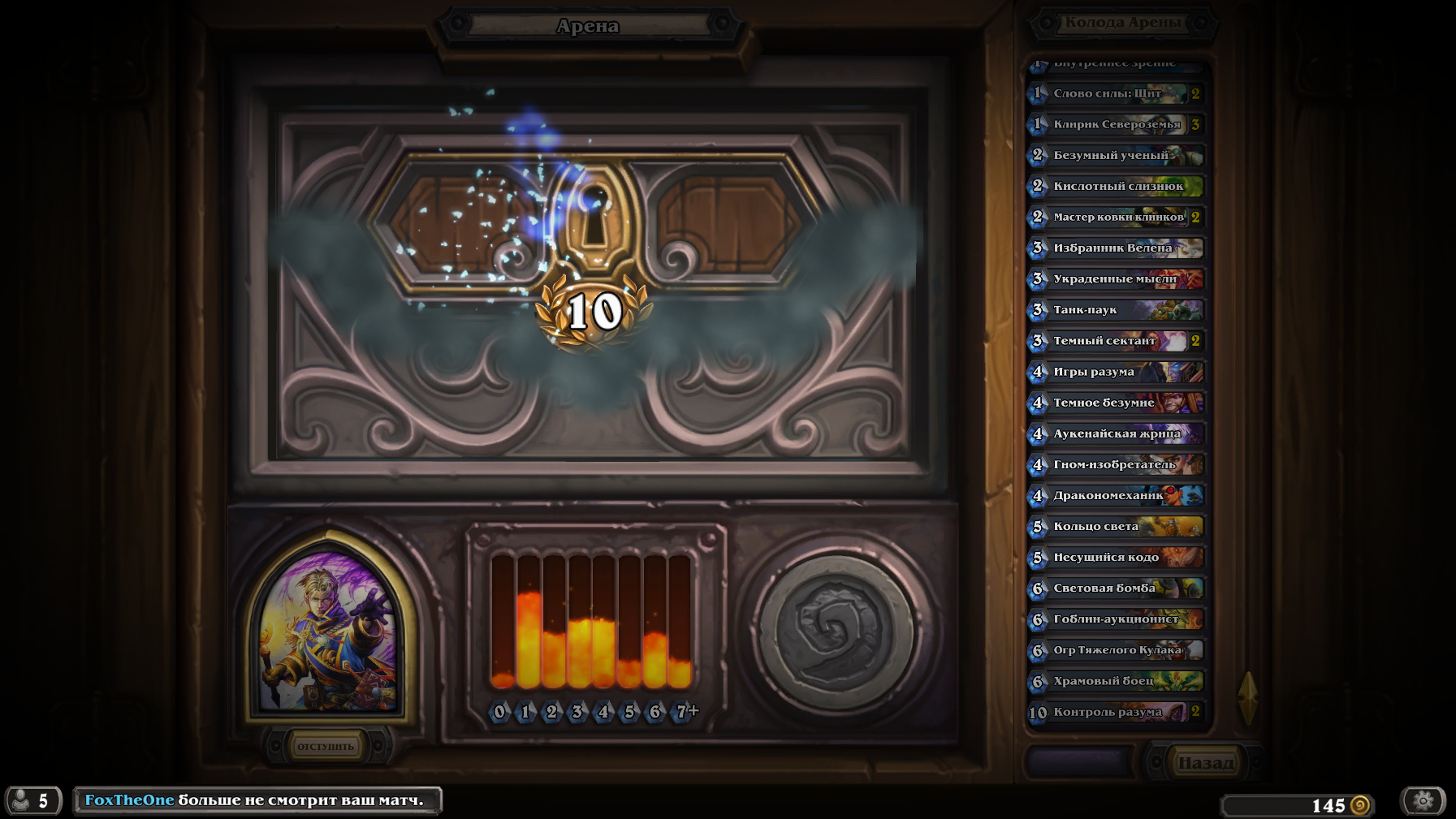Click the Кислотный слизнюк card row
This screenshot has height=819, width=1456.
[1116, 186]
